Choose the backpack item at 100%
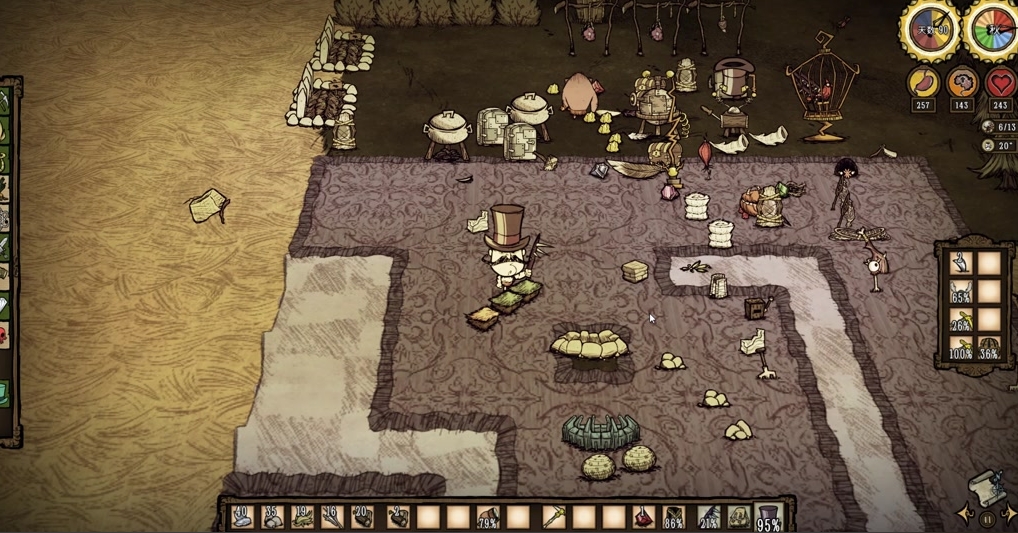This screenshot has width=1018, height=533. (x=960, y=348)
